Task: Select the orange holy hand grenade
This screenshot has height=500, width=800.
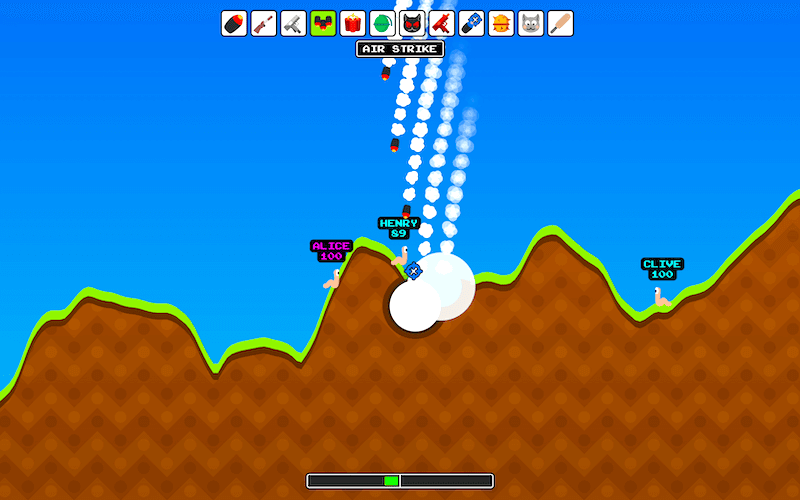Action: [x=501, y=23]
